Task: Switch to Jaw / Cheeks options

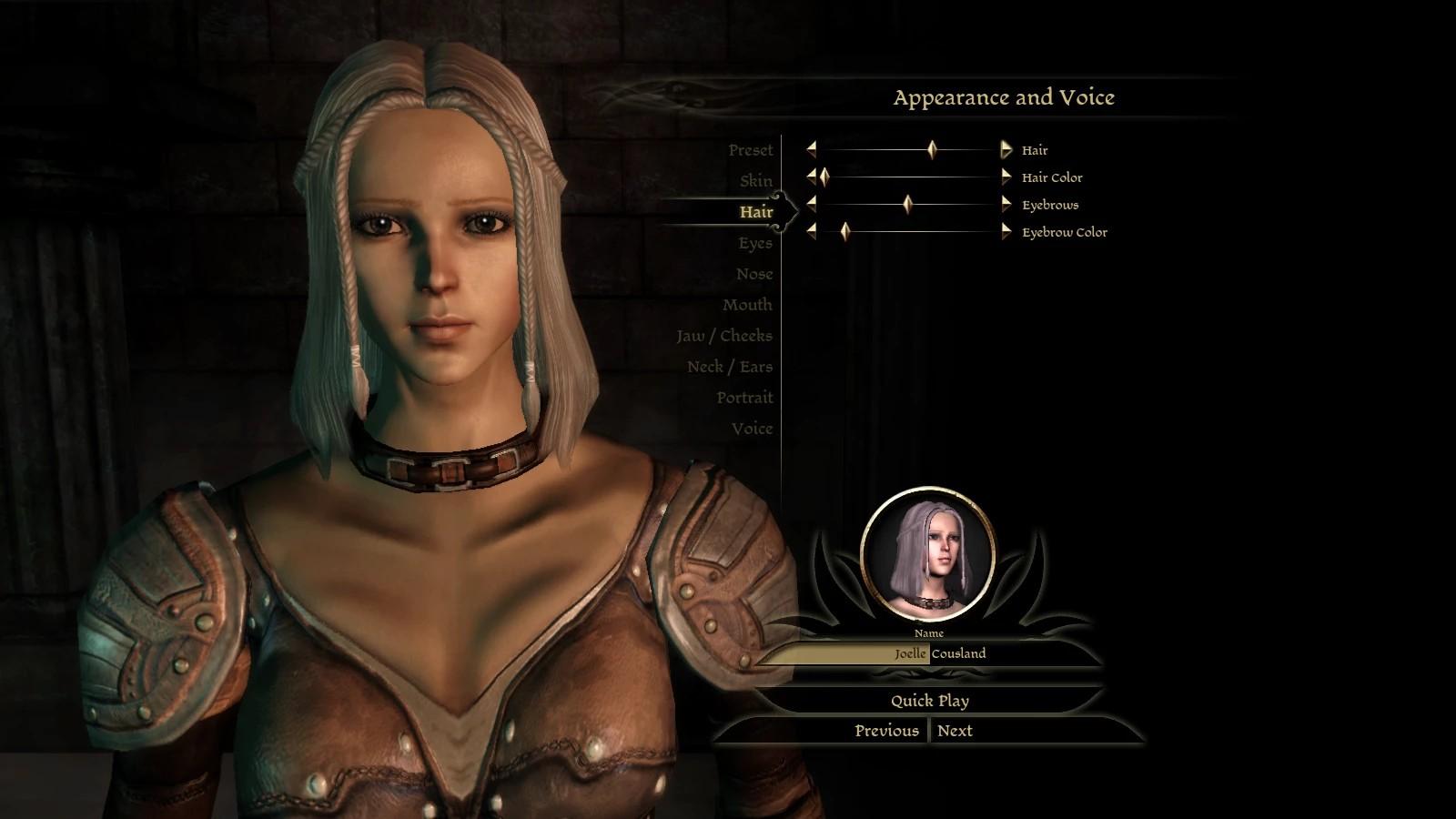Action: [723, 336]
